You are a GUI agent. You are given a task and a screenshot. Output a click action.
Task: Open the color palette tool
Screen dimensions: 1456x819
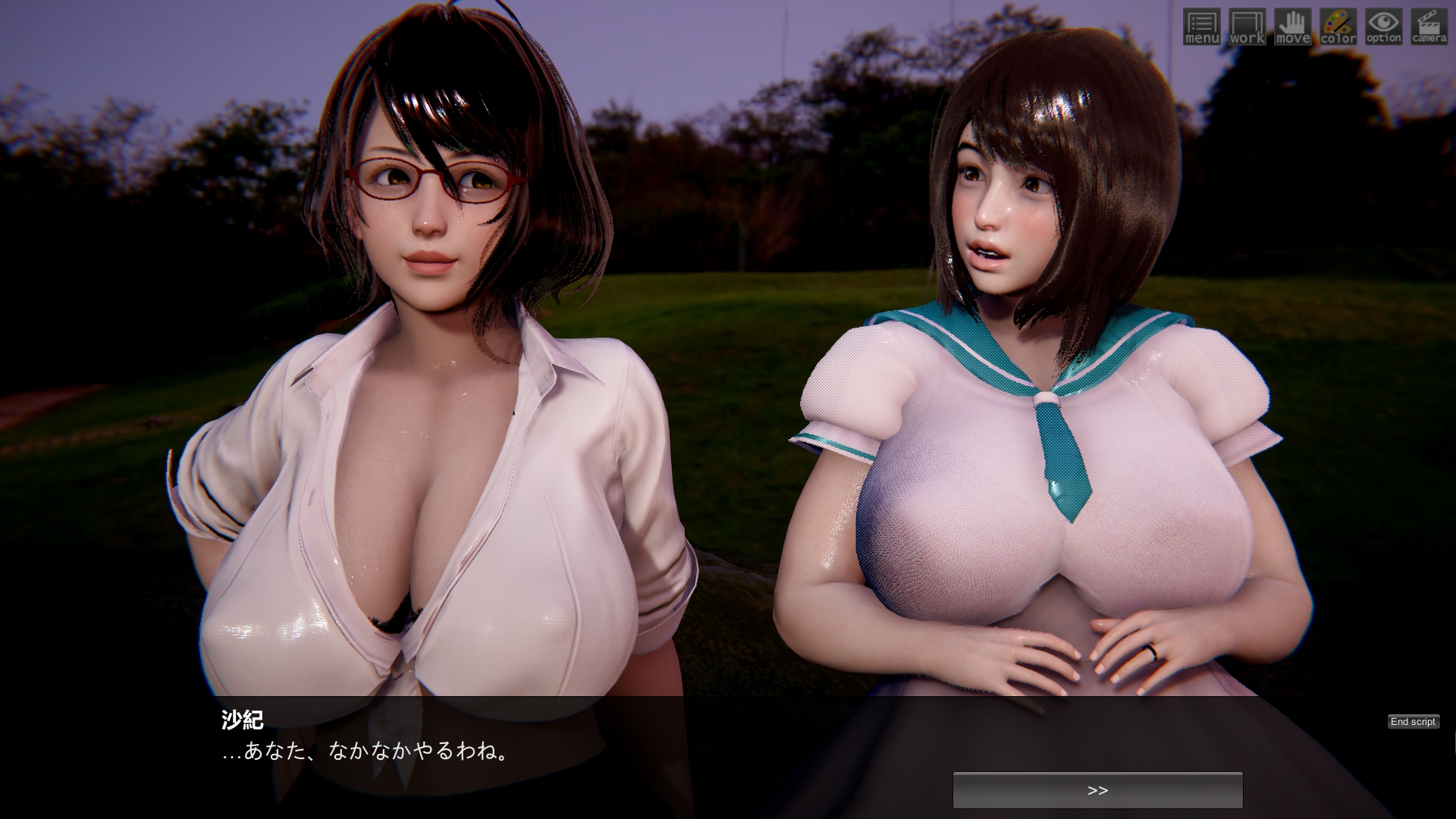click(x=1338, y=27)
